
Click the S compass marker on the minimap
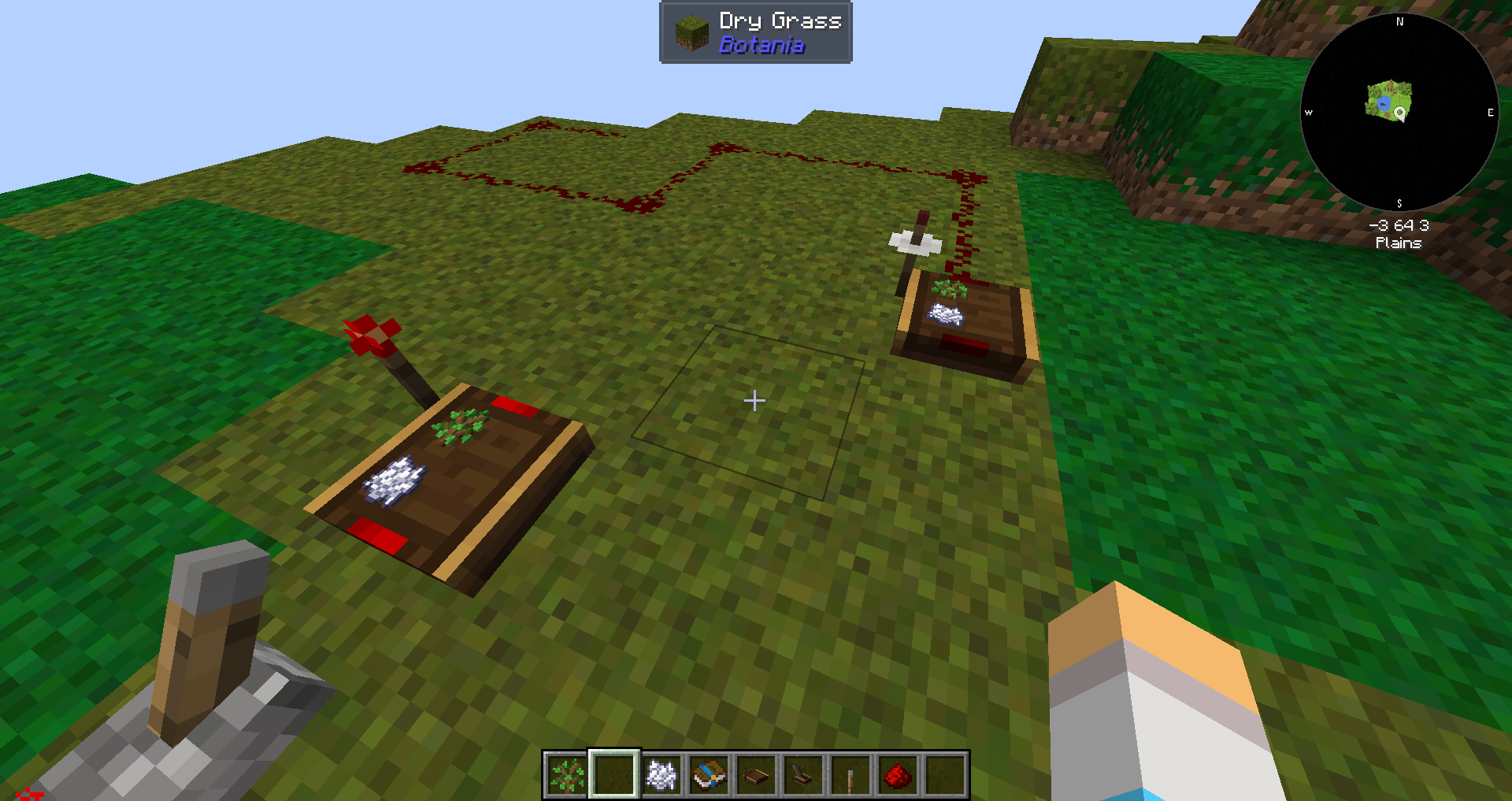(1400, 203)
